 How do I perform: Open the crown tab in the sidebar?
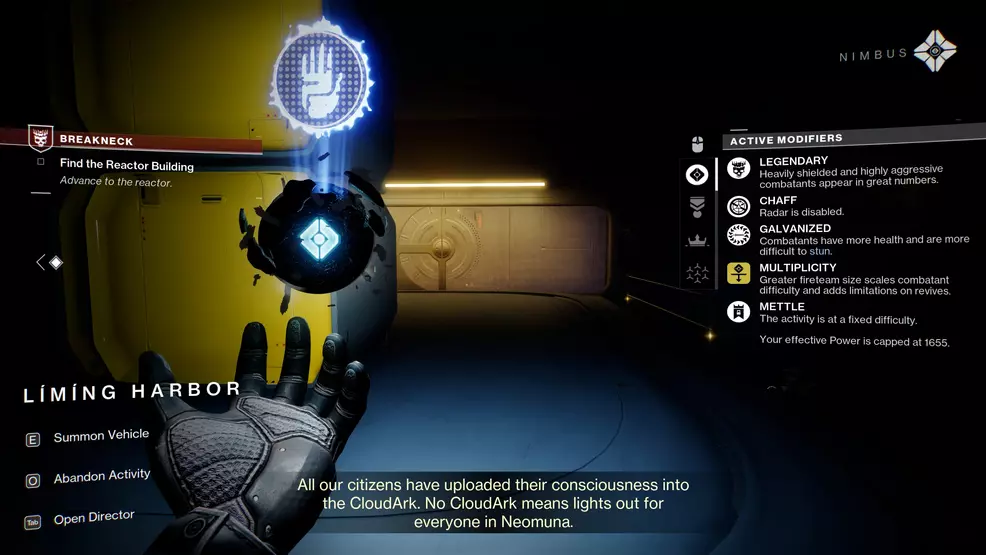[x=697, y=240]
